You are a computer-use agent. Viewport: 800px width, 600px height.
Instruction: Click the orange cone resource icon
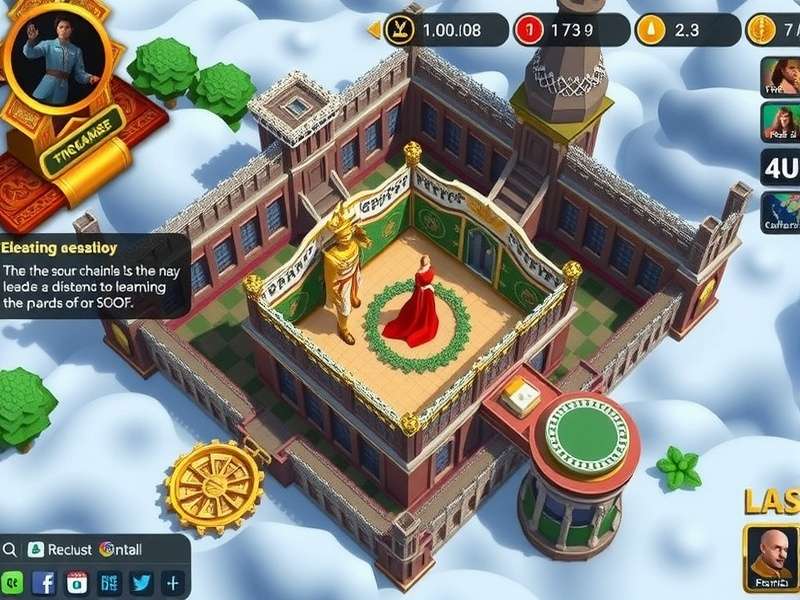coord(651,30)
